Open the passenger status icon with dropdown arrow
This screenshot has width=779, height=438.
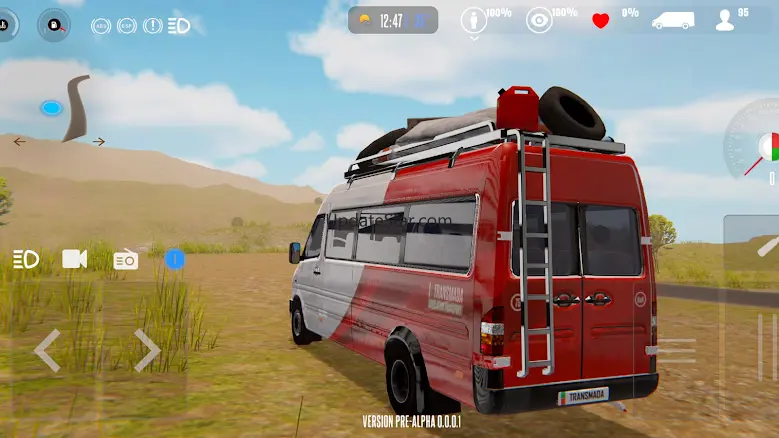point(474,21)
